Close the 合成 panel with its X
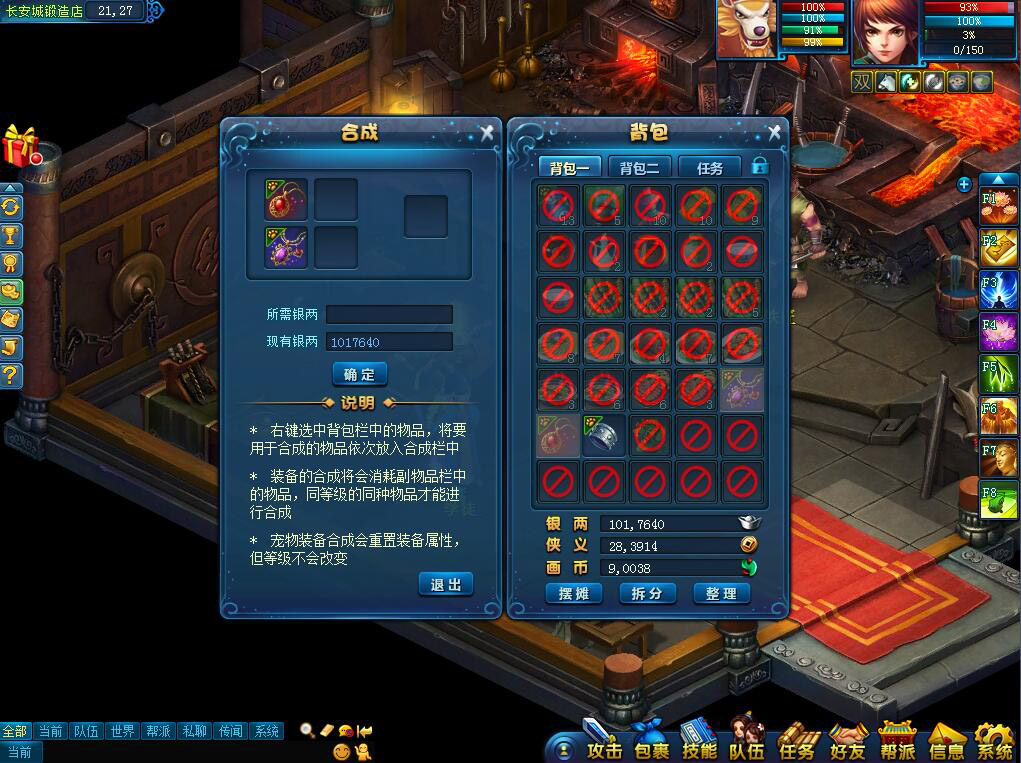Screen dimensions: 1021x763 pyautogui.click(x=486, y=133)
